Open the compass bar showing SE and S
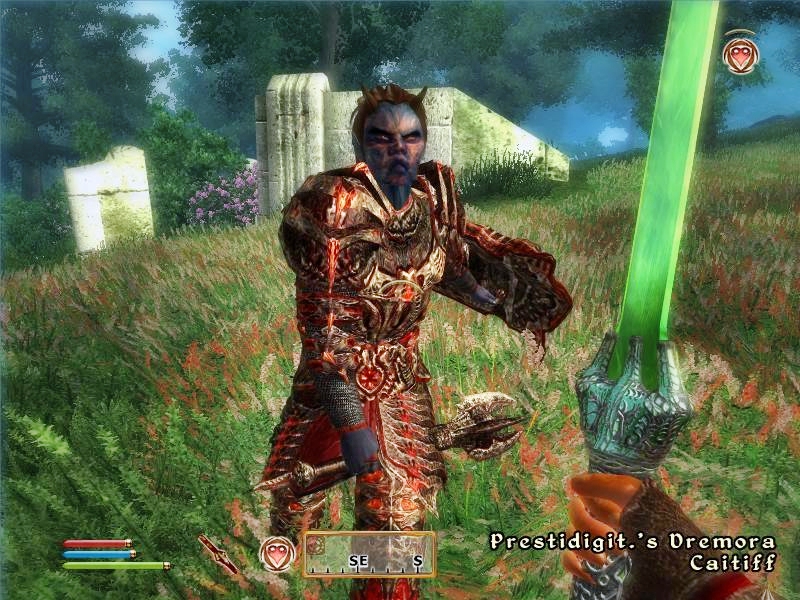This screenshot has width=800, height=600. point(370,554)
